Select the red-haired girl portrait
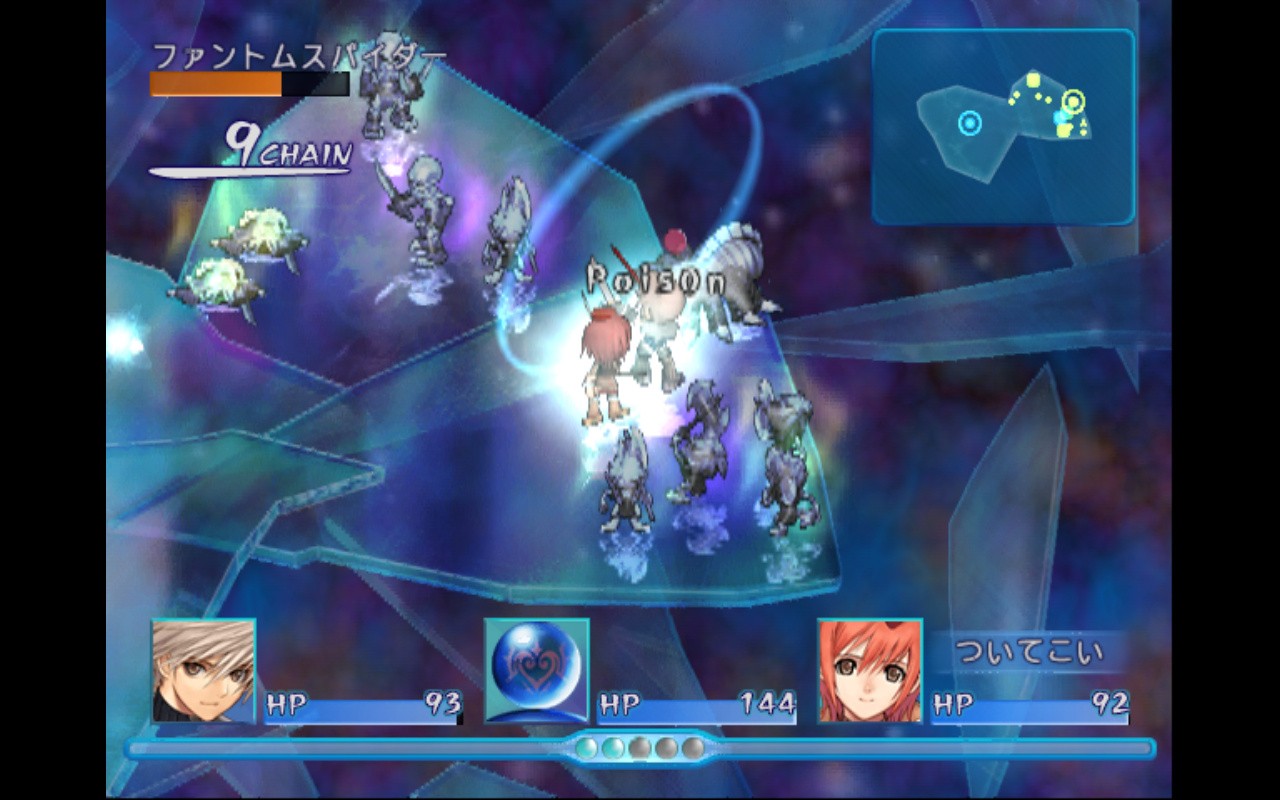 pos(870,670)
